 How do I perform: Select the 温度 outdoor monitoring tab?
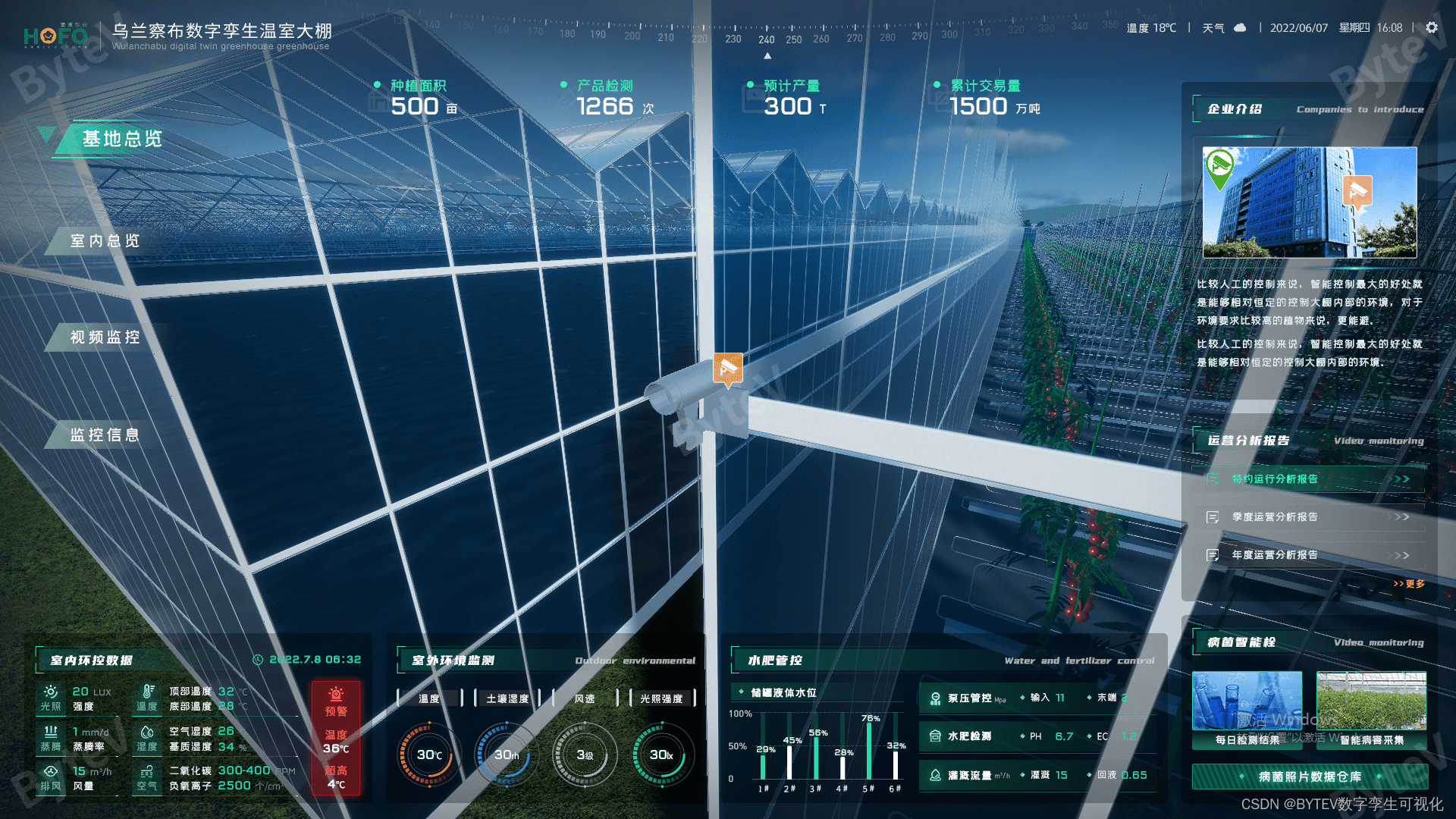click(429, 698)
